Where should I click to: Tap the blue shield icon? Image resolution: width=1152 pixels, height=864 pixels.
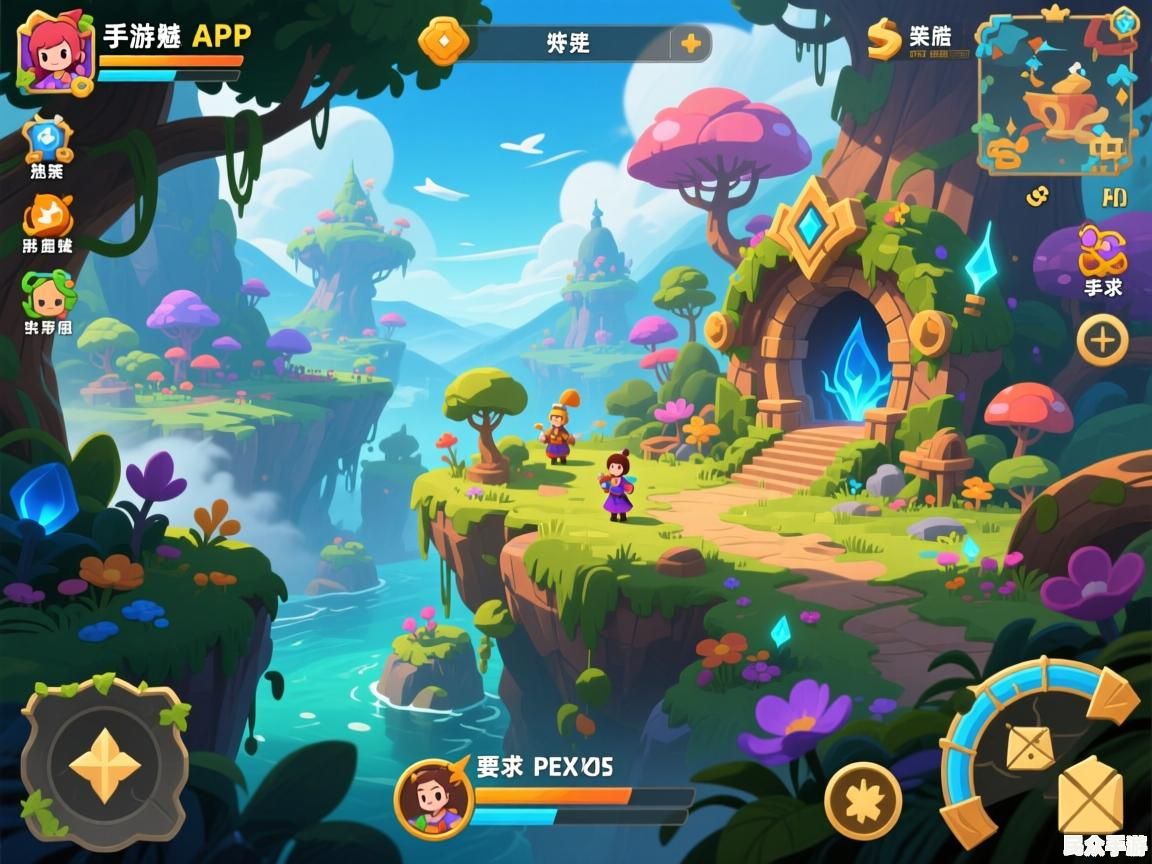tap(47, 139)
